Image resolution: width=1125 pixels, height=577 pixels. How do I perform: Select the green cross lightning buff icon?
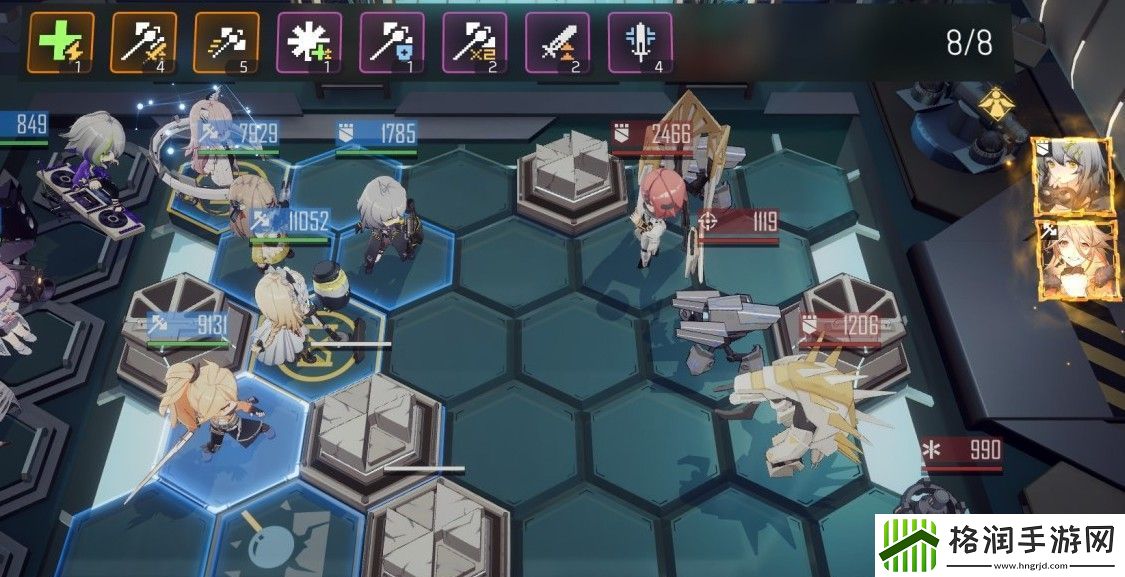tap(62, 45)
